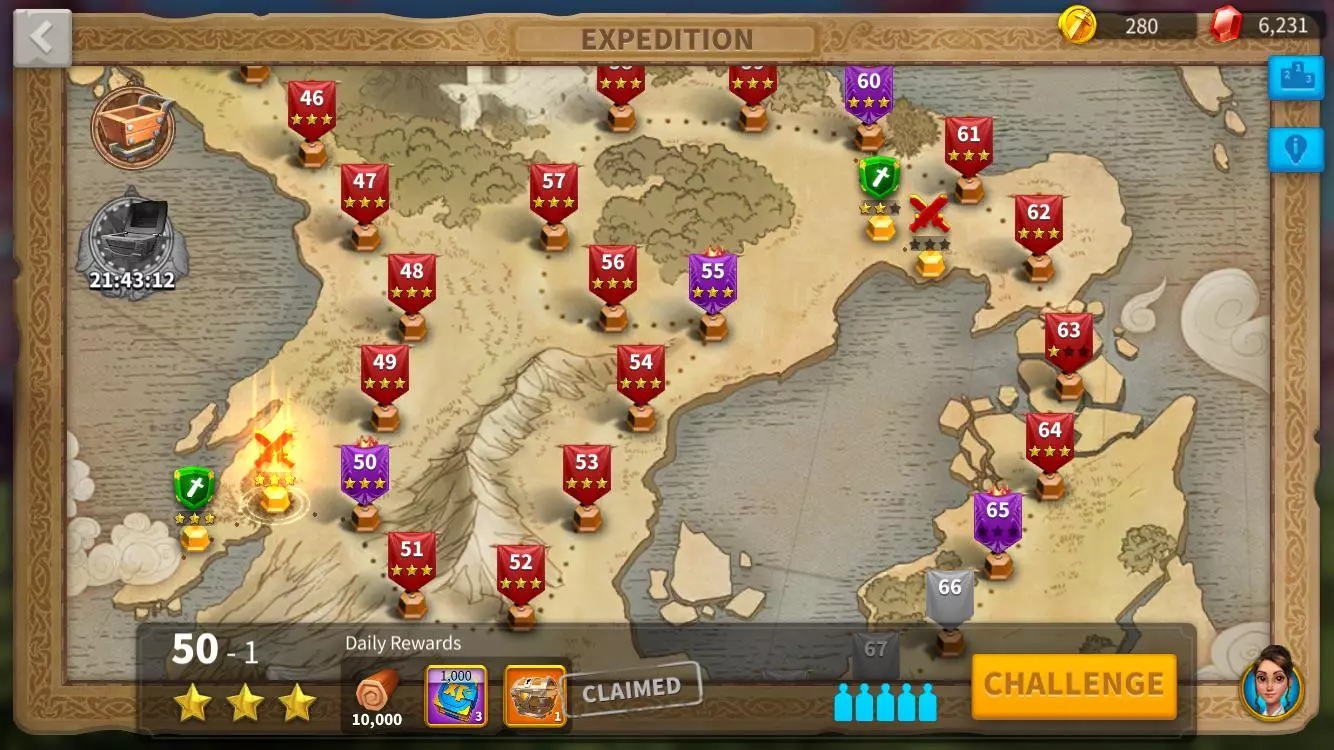Select the green shield boost near stage 50

[x=193, y=487]
